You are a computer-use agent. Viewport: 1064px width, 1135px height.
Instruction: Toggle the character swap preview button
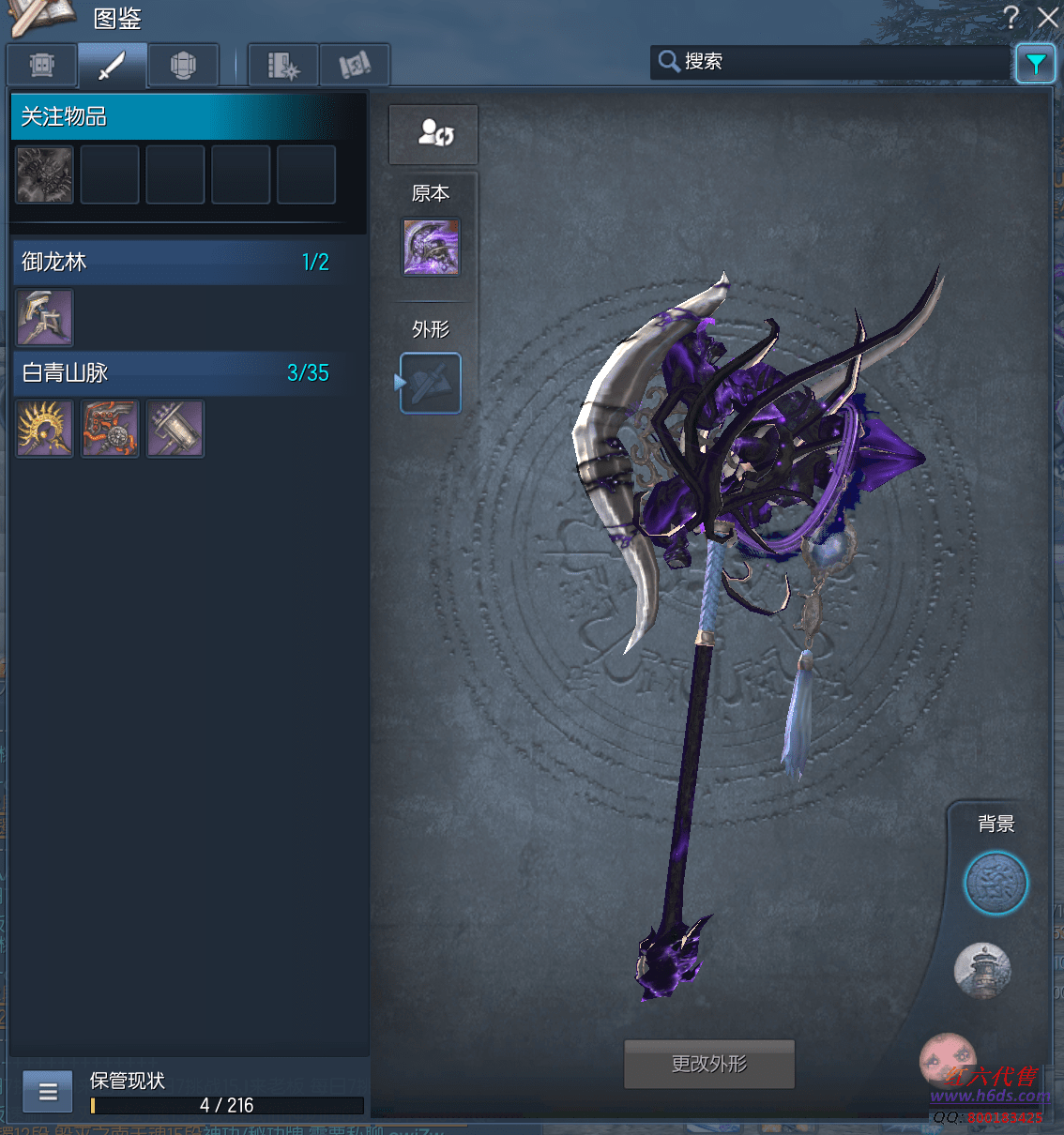click(x=433, y=134)
